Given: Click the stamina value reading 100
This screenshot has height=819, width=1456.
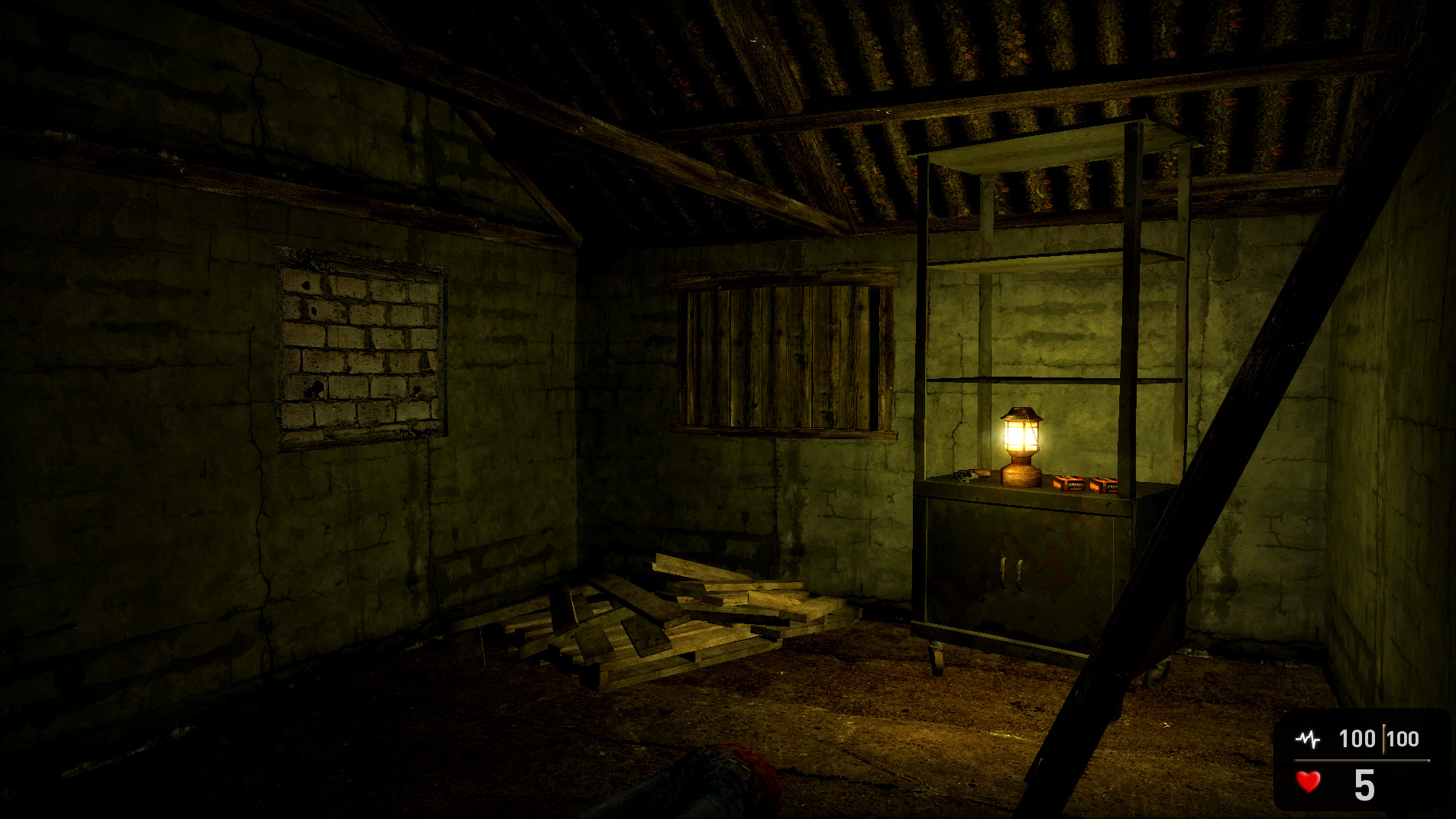Looking at the screenshot, I should tap(1357, 739).
